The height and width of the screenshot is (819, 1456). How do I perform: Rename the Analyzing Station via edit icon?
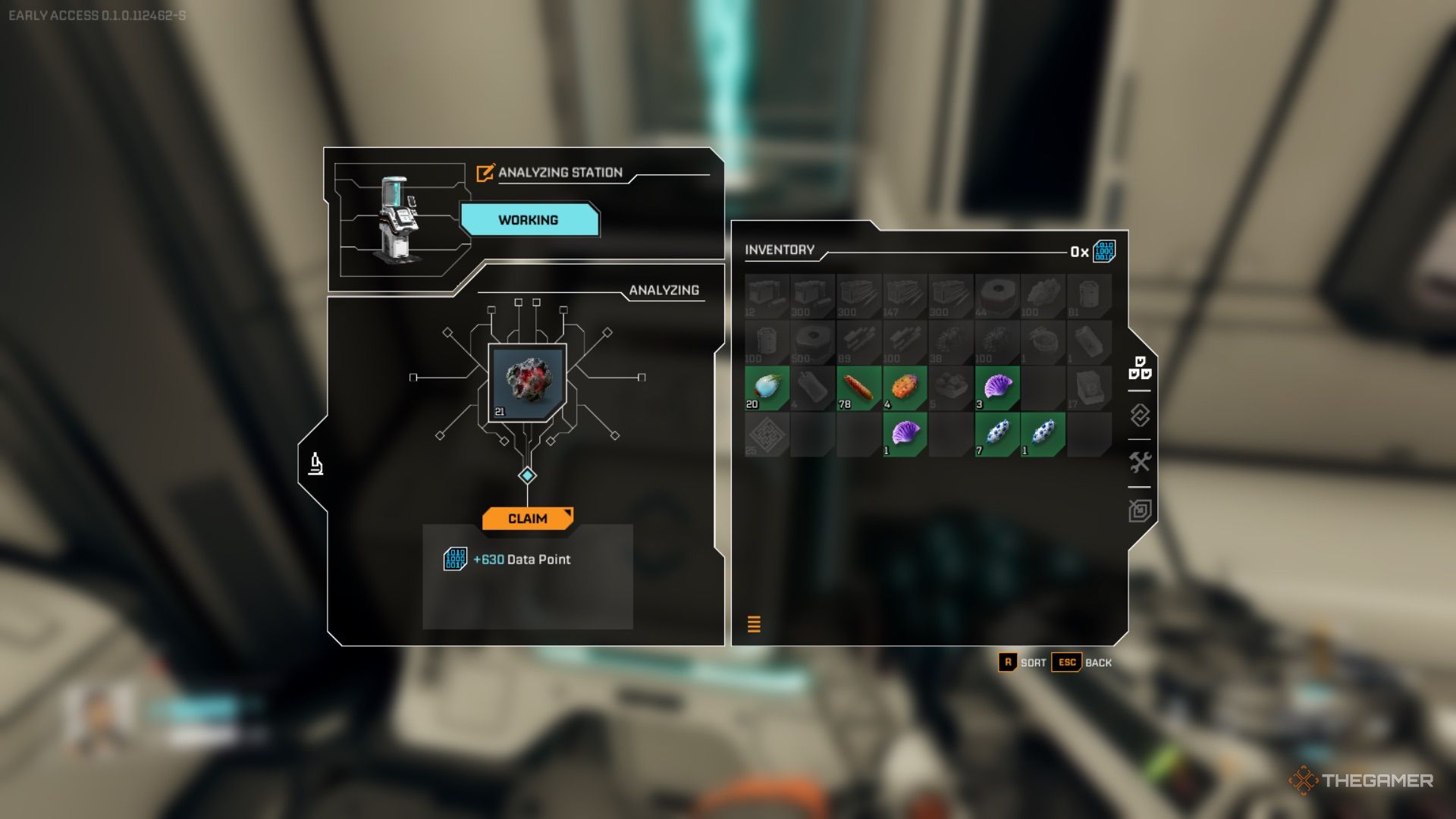coord(485,173)
